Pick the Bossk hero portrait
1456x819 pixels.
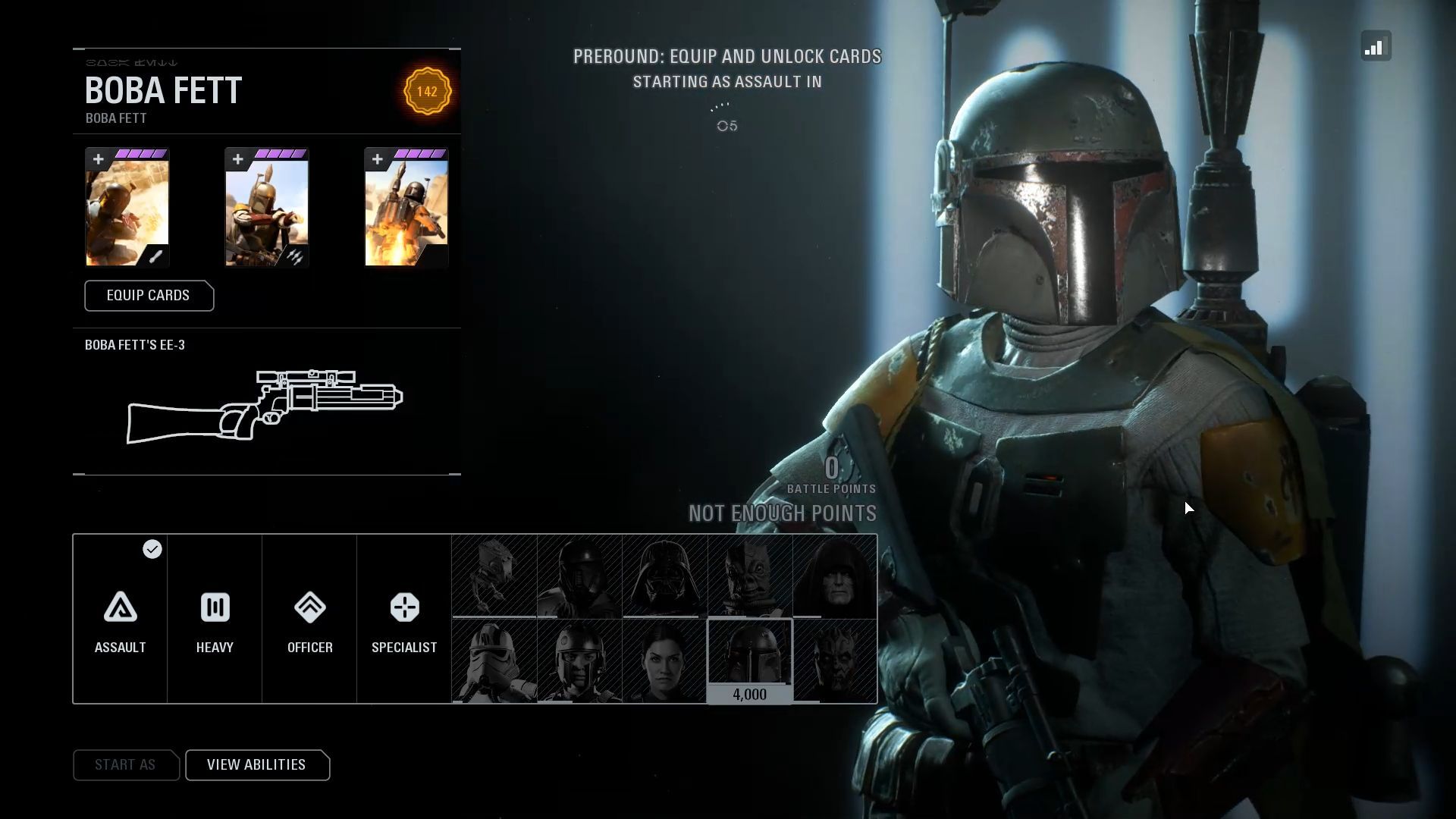pyautogui.click(x=750, y=576)
